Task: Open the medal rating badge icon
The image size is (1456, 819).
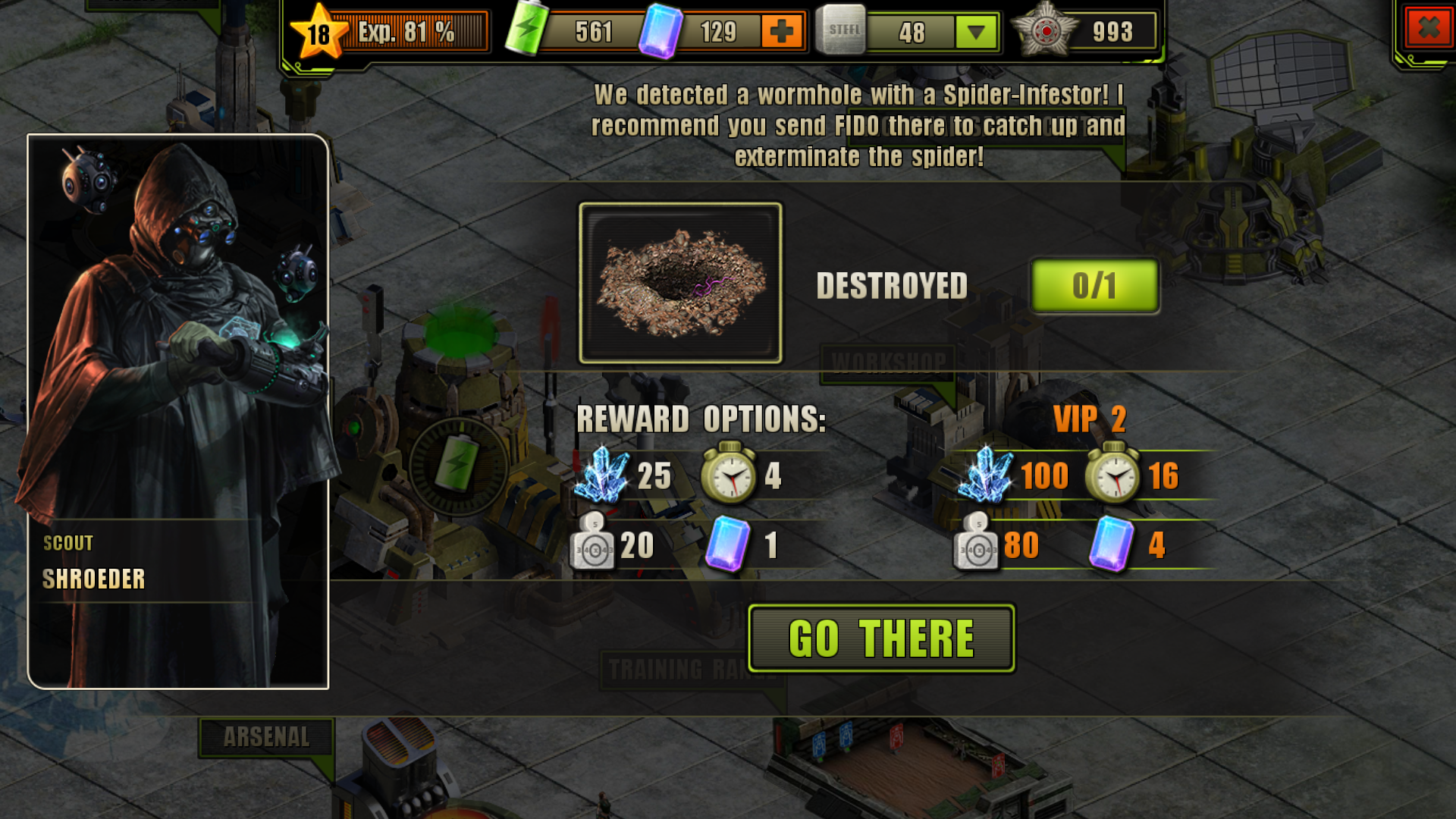Action: pyautogui.click(x=1046, y=30)
